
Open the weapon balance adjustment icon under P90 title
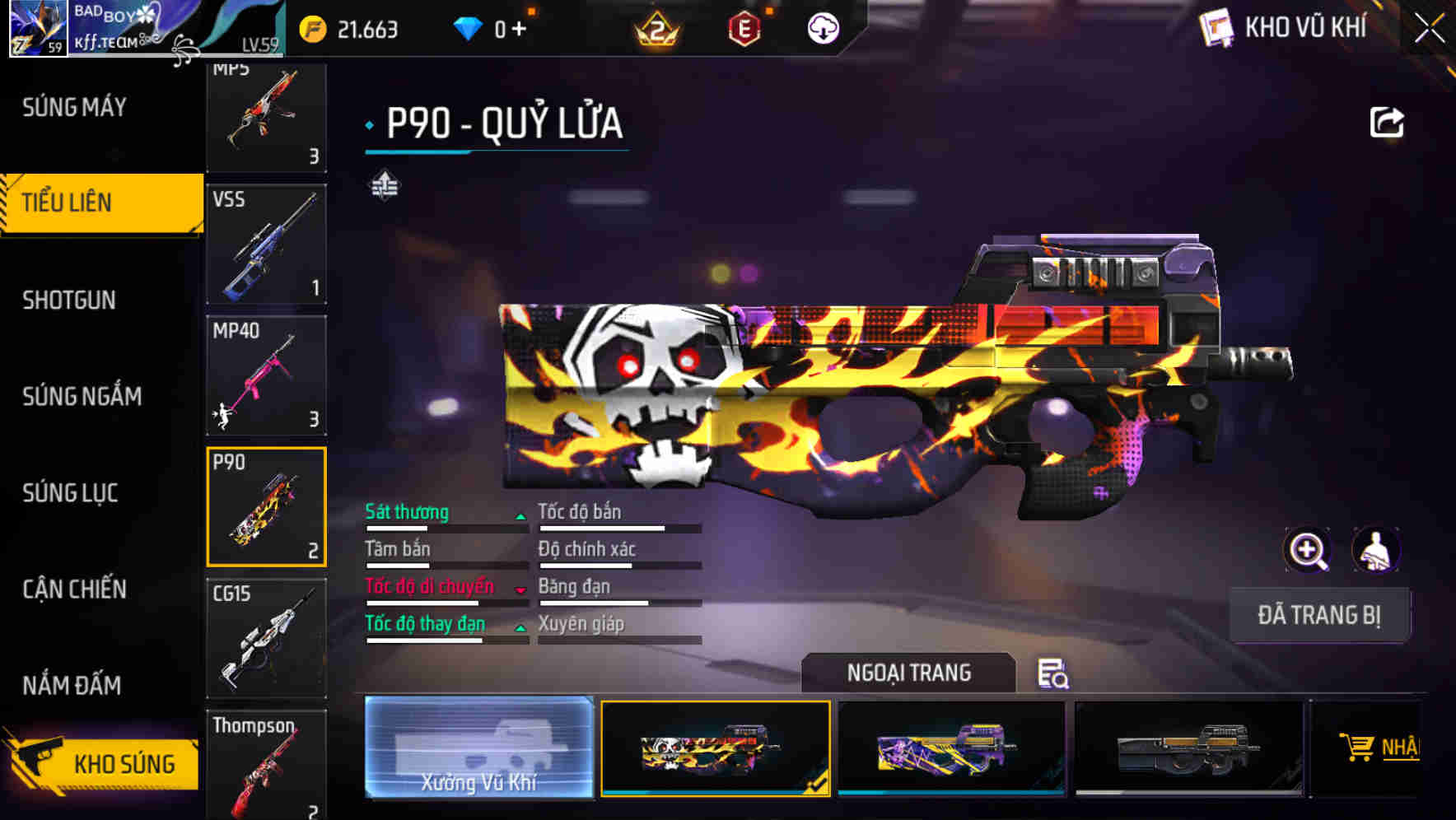[384, 184]
